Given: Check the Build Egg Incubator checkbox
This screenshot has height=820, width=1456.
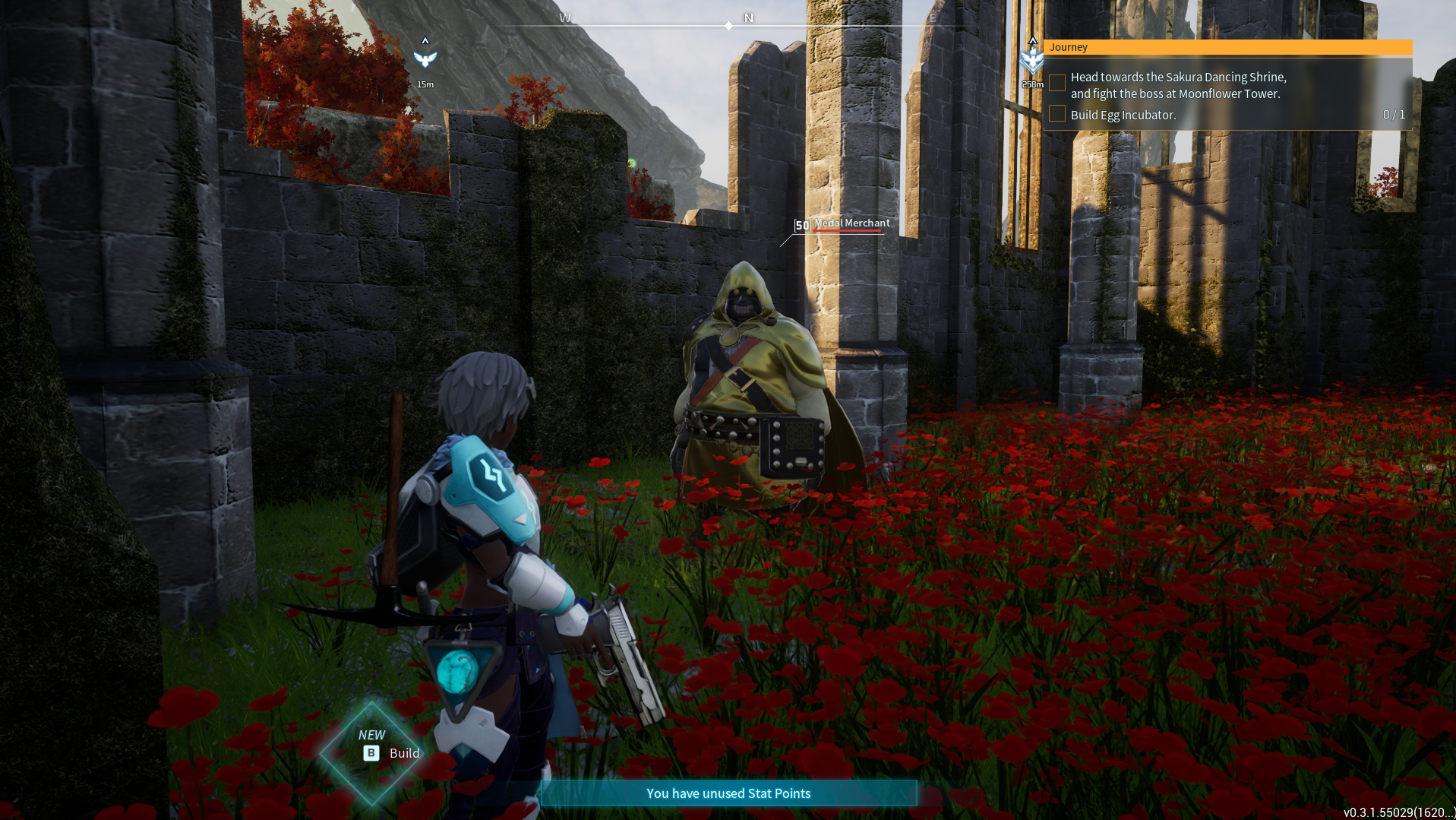Looking at the screenshot, I should pyautogui.click(x=1056, y=113).
